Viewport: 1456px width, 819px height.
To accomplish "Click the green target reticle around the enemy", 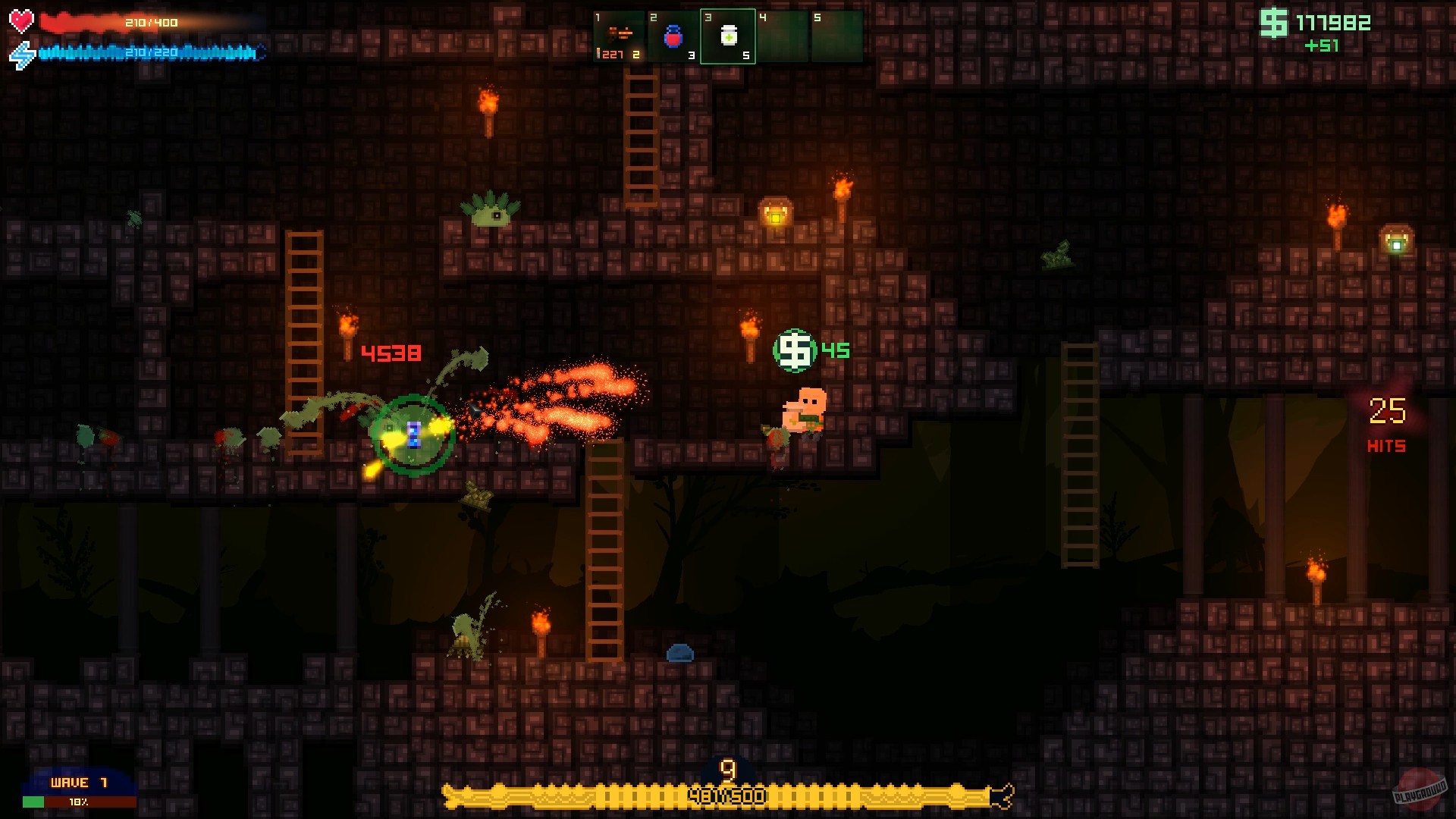I will 412,435.
